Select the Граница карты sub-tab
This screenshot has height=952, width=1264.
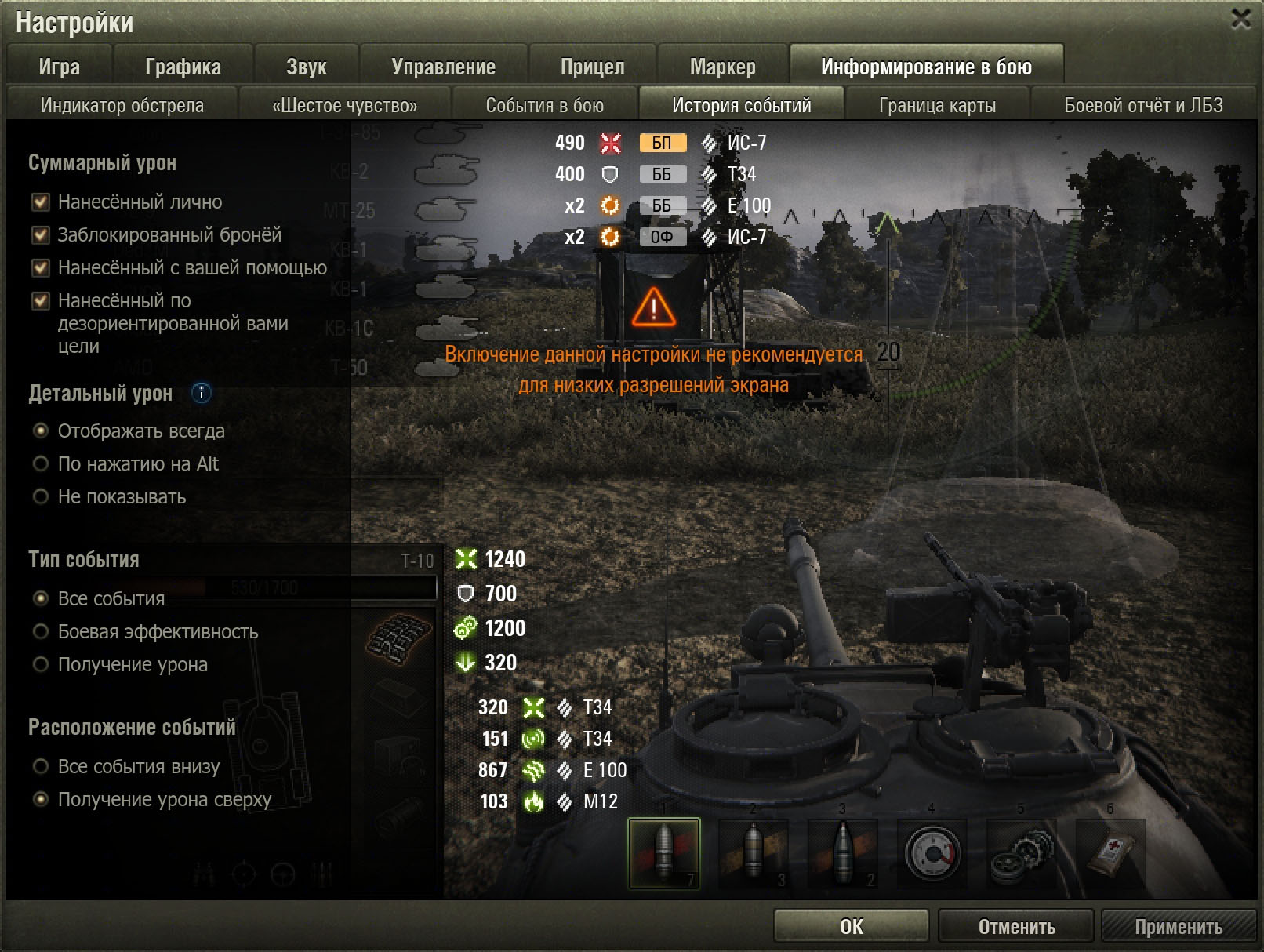[937, 105]
